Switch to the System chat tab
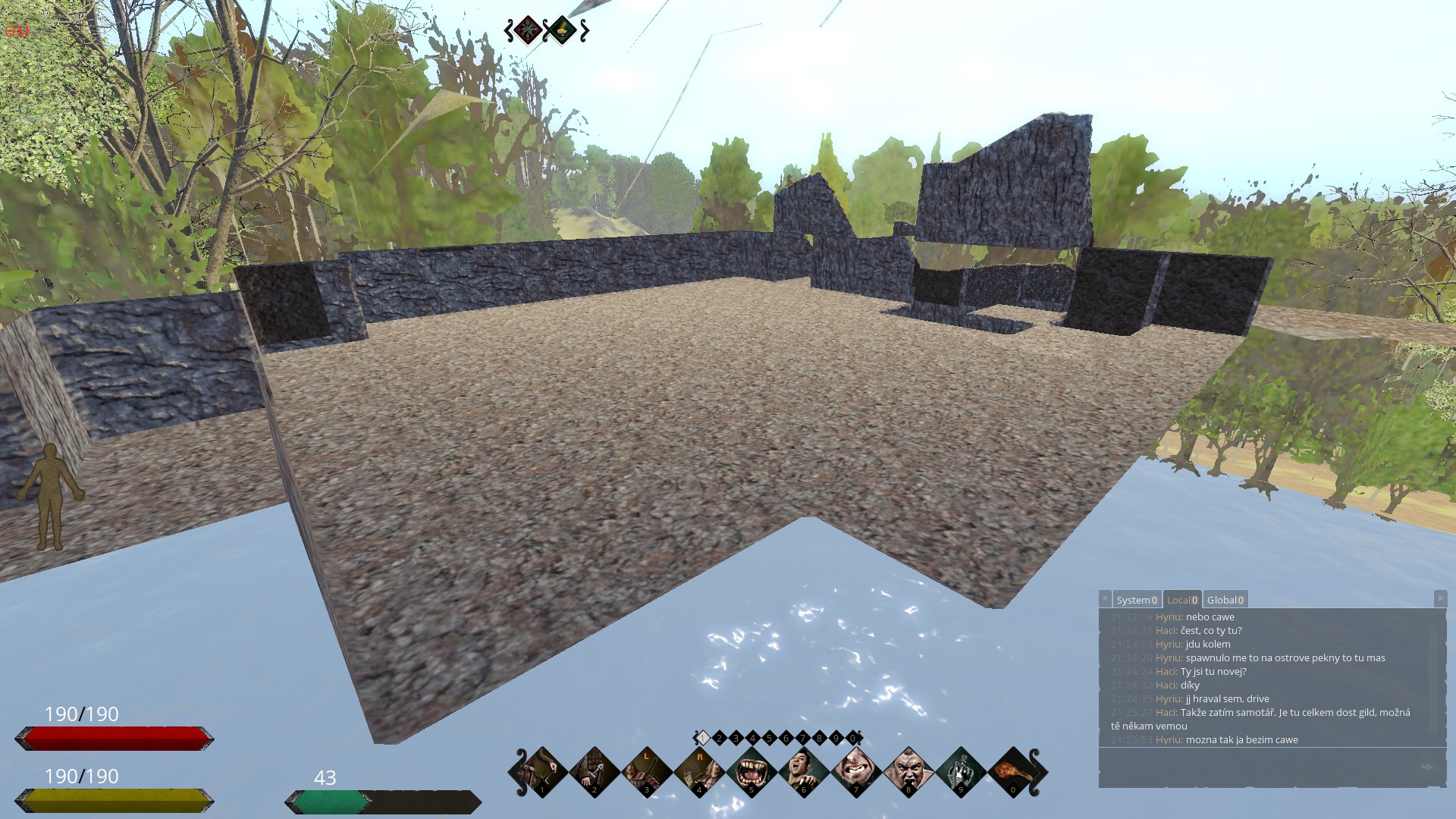This screenshot has height=819, width=1456. [1136, 600]
